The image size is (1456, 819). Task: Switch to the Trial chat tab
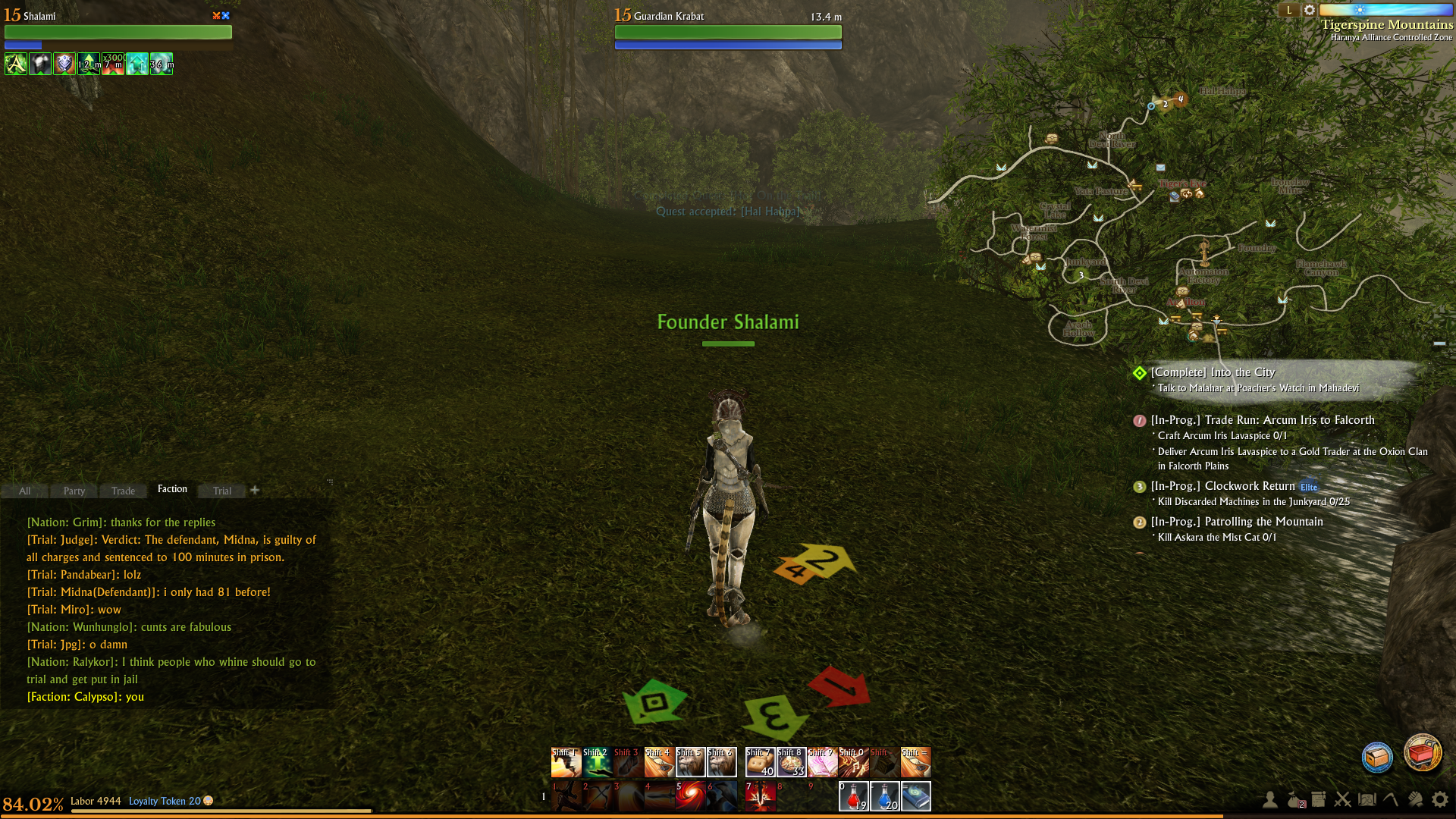coord(222,491)
